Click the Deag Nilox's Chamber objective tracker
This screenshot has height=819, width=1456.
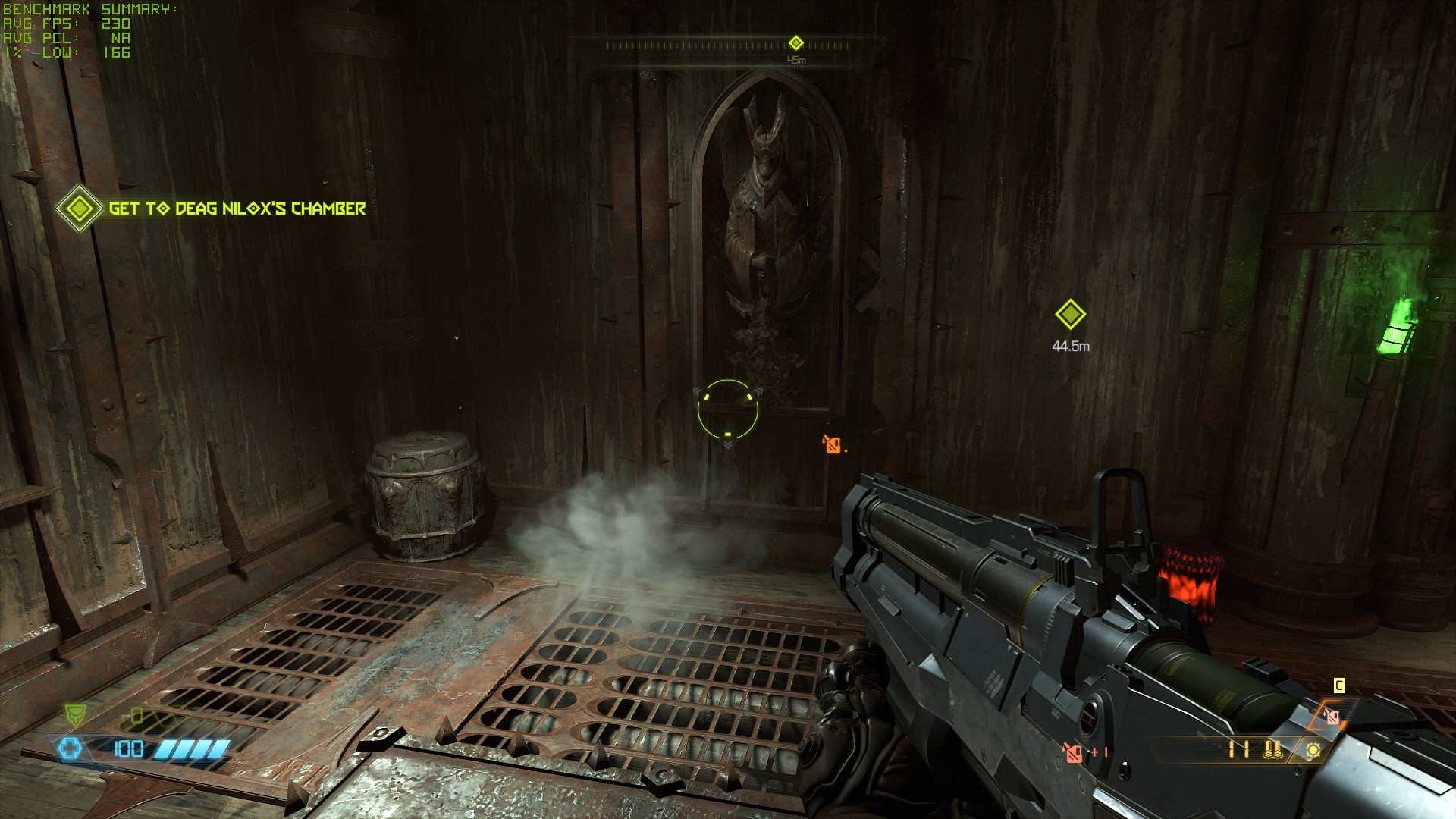pos(237,209)
